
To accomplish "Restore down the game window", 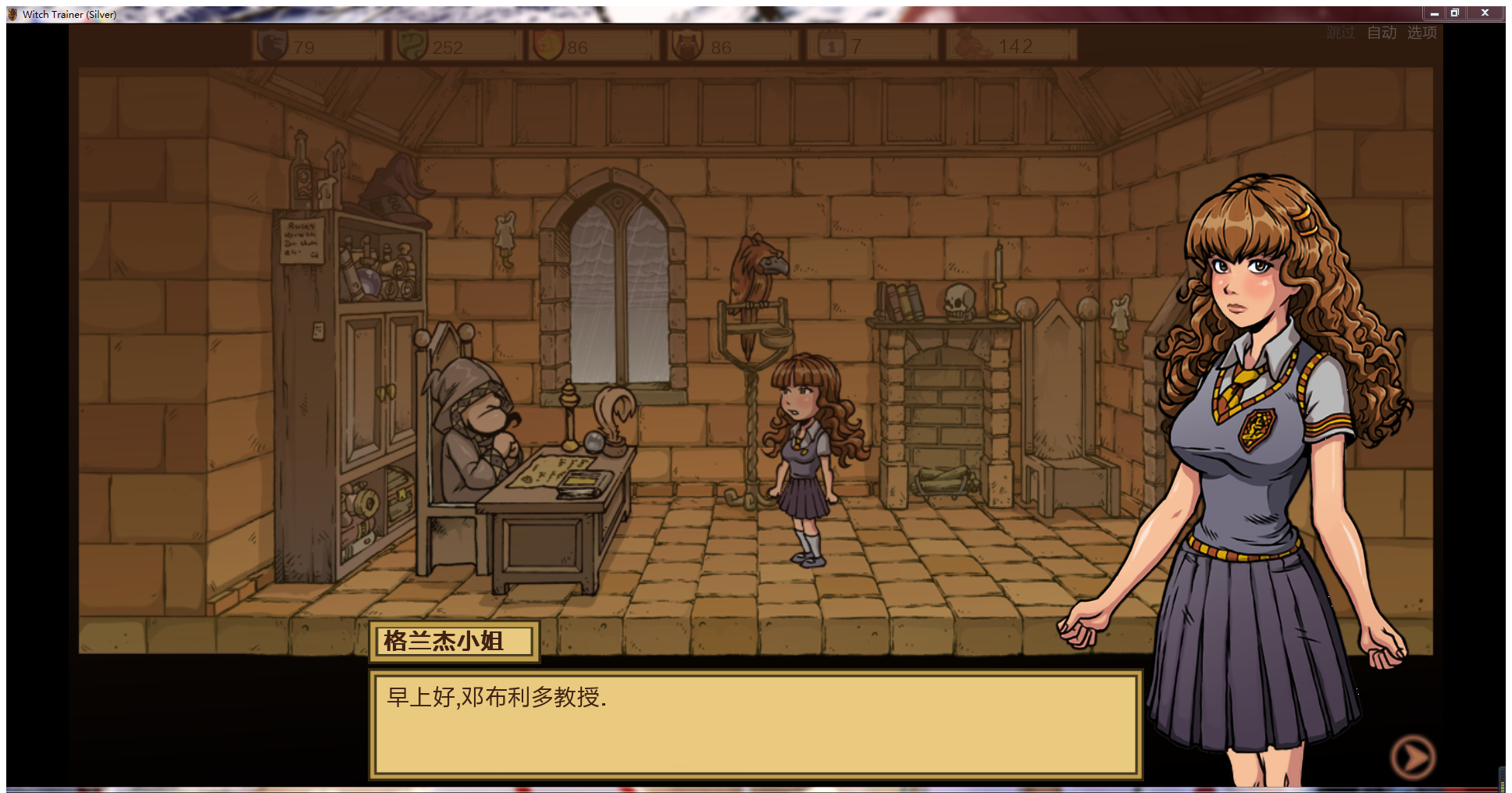I will pos(1455,13).
